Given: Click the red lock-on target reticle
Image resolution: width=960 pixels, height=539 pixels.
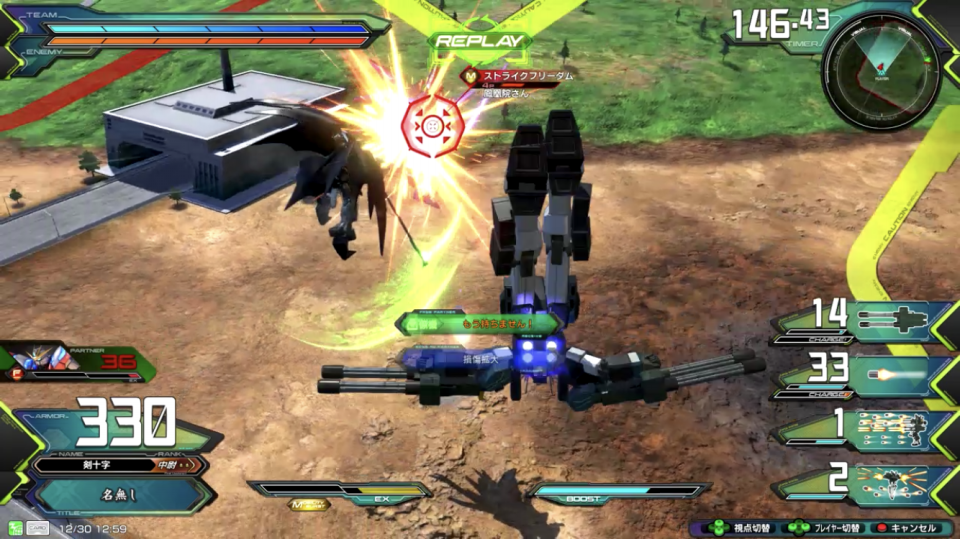Looking at the screenshot, I should pos(432,126).
